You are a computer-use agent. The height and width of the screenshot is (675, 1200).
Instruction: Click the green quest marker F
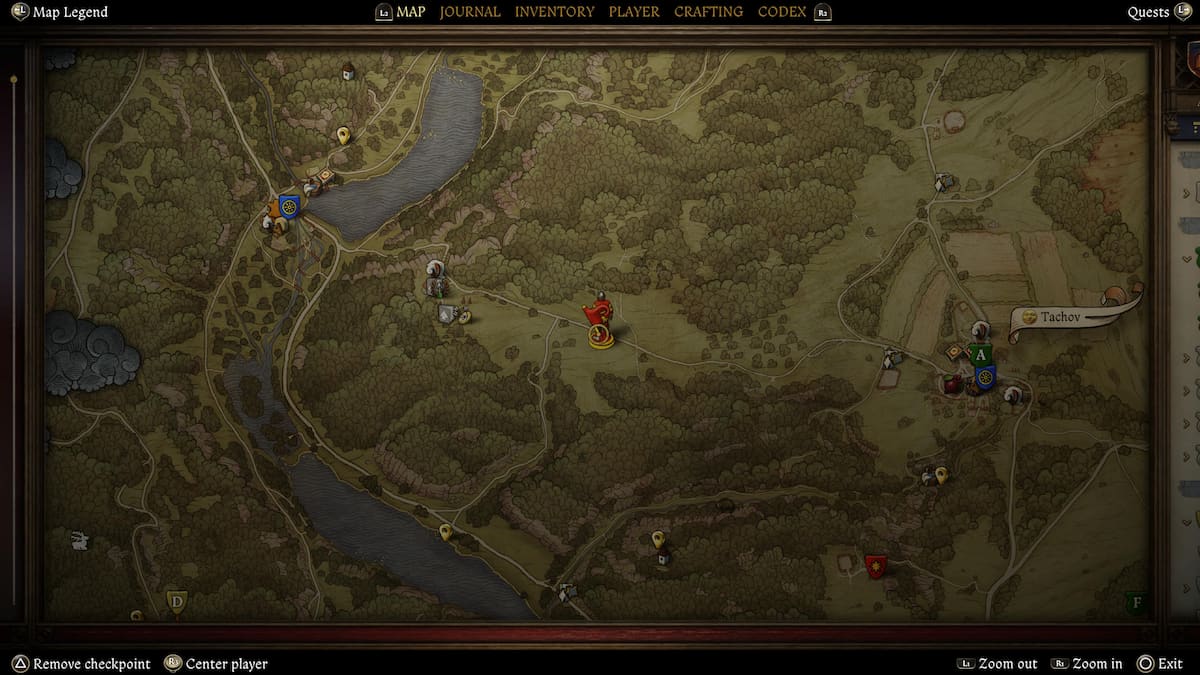click(1134, 602)
